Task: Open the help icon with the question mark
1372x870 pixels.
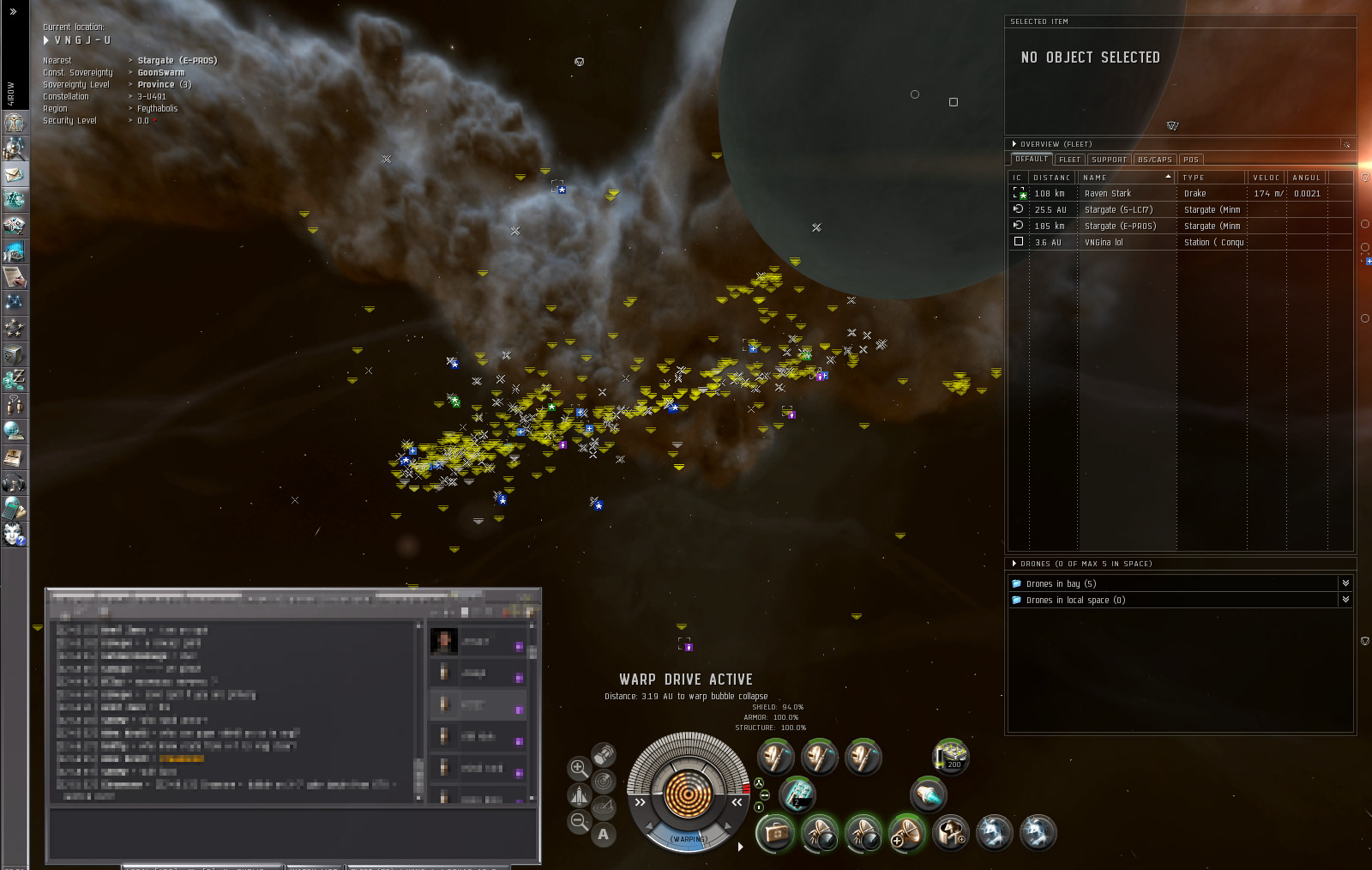Action: coord(14,534)
